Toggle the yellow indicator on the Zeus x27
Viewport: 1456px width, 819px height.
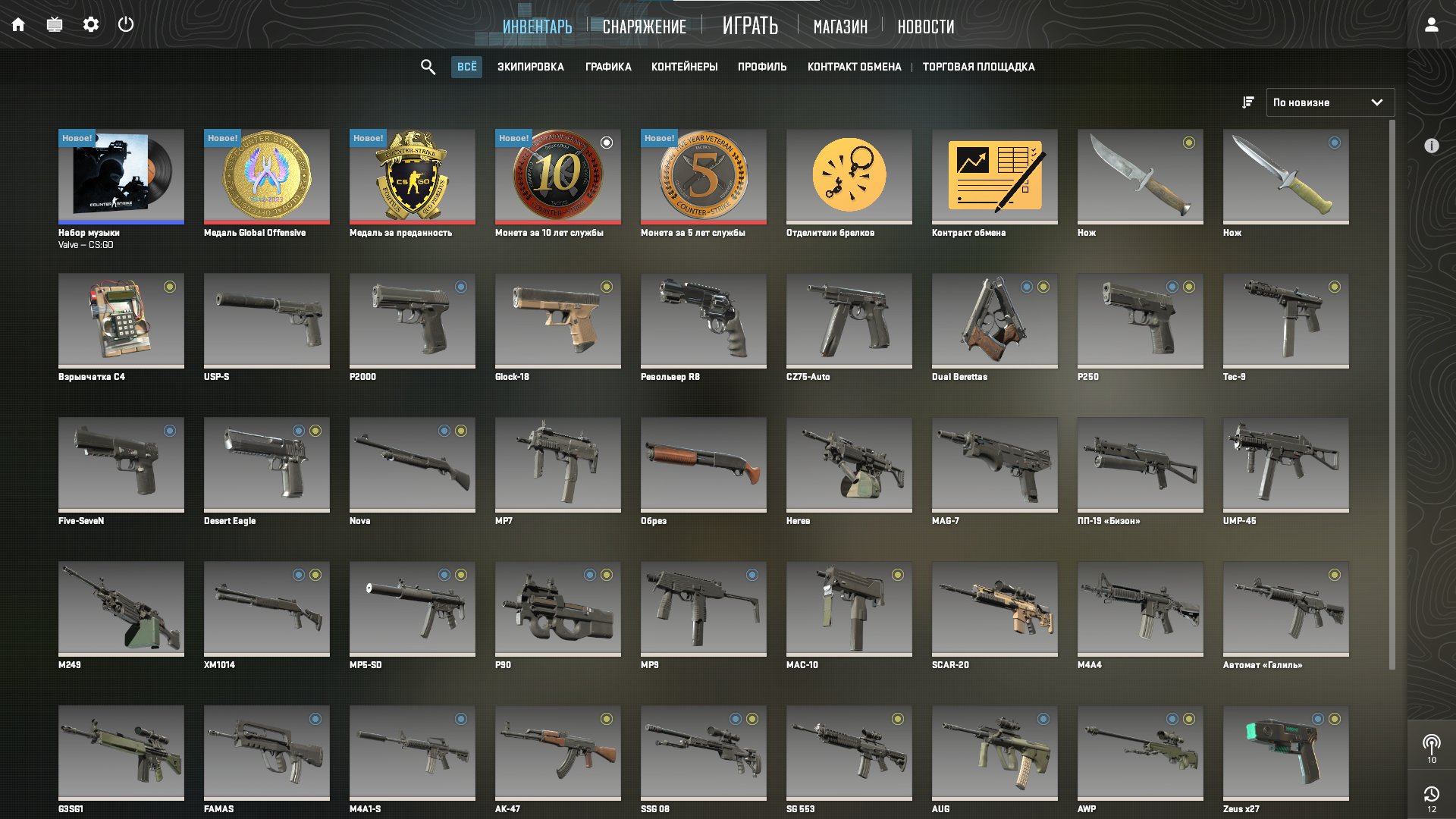pos(1333,717)
